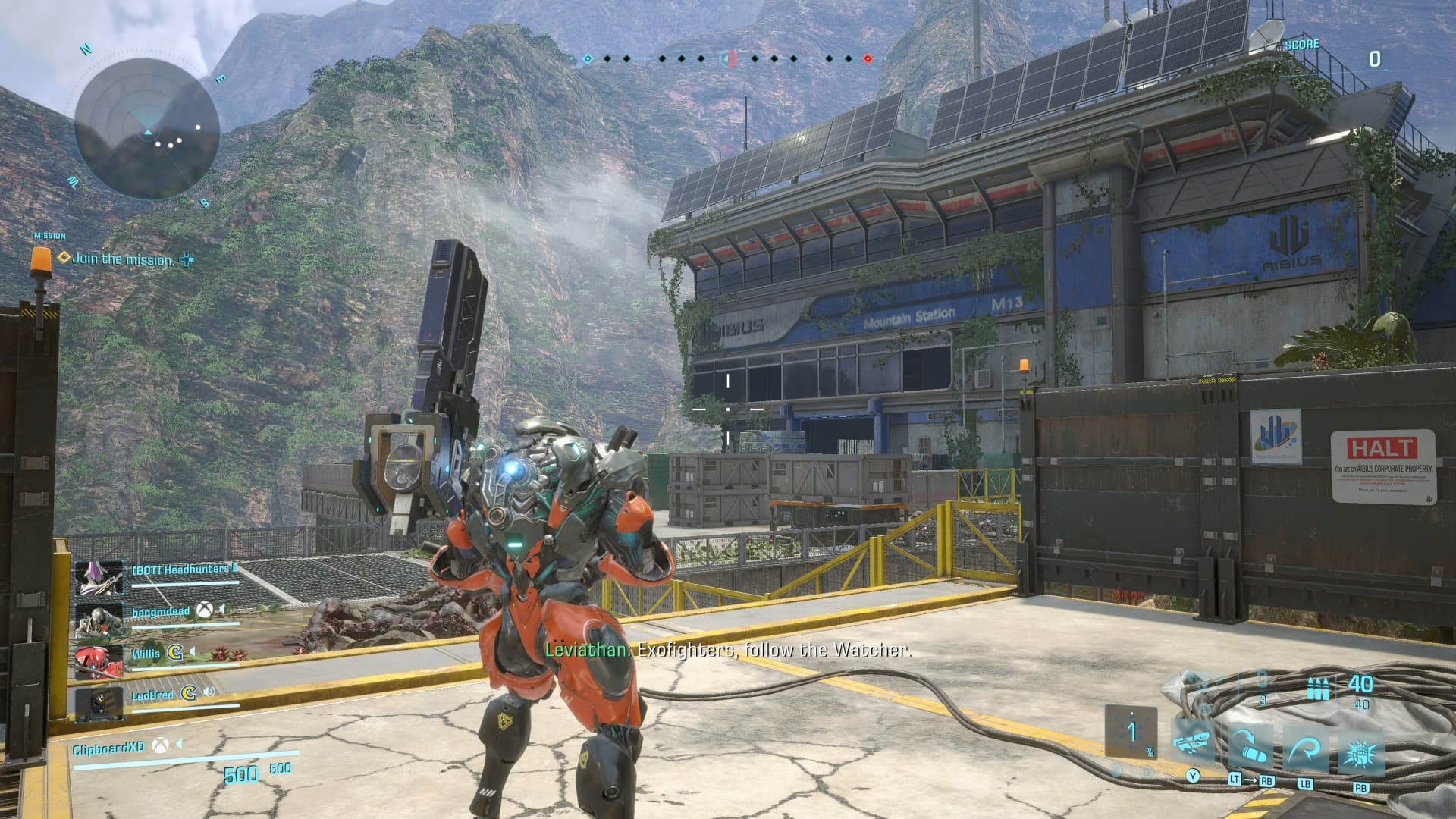Toggle LeoBred's voice speaker icon

(x=208, y=692)
